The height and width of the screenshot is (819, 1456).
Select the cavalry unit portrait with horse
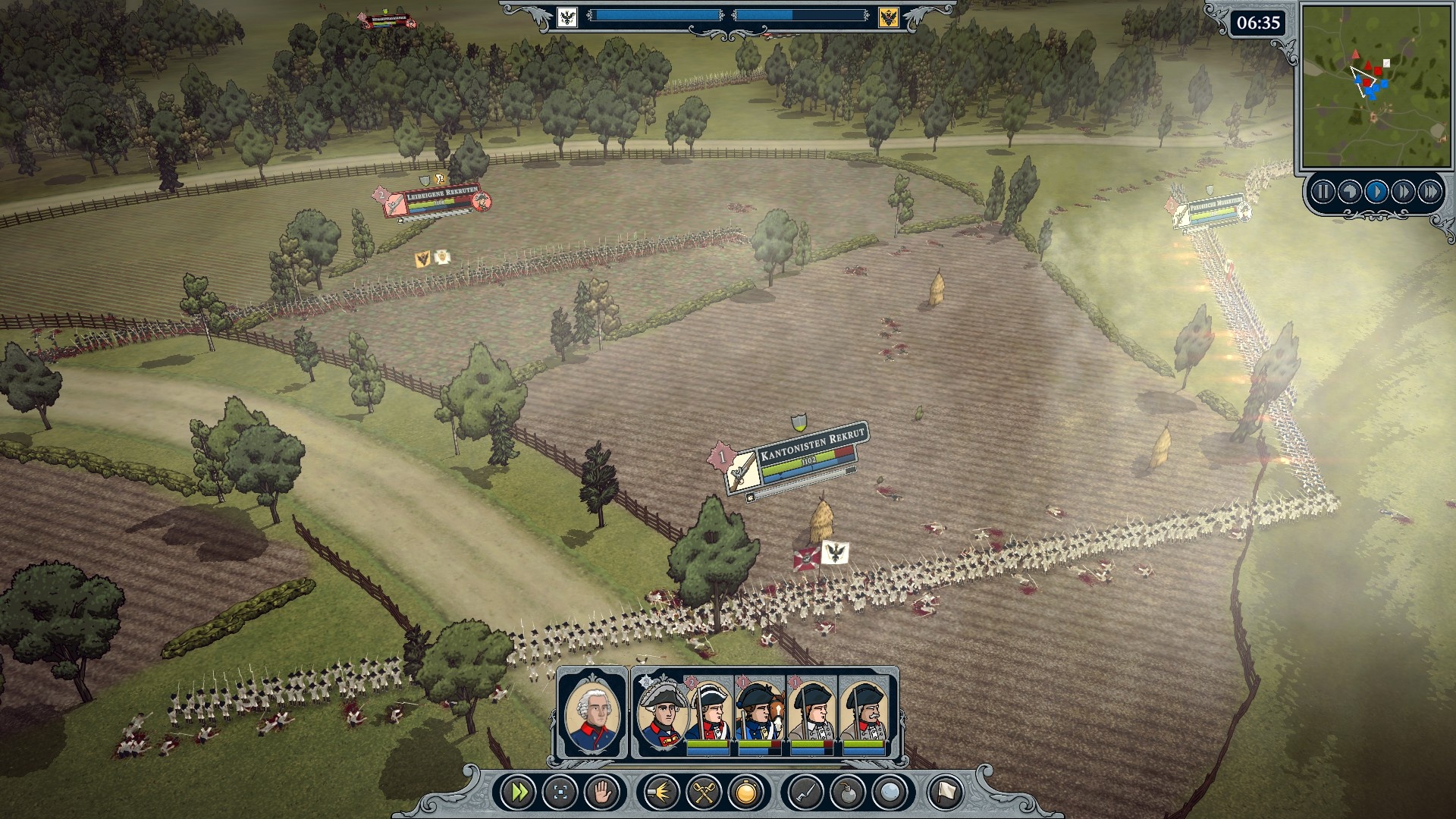tap(760, 714)
